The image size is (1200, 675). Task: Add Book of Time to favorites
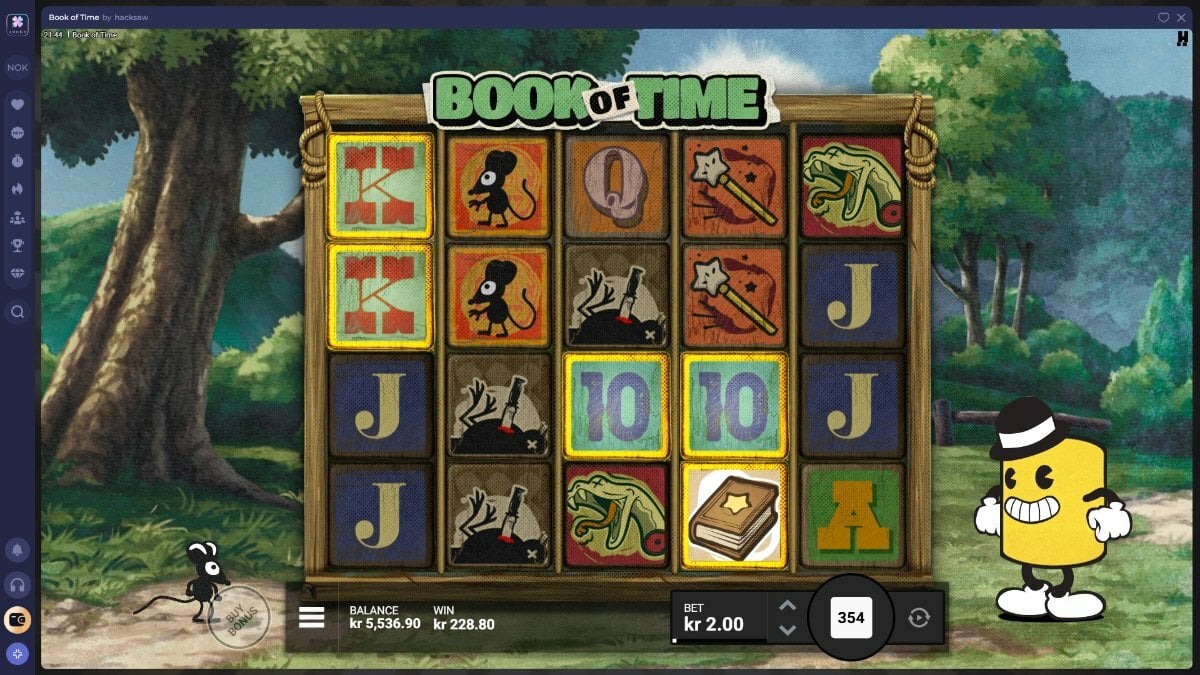[1163, 18]
